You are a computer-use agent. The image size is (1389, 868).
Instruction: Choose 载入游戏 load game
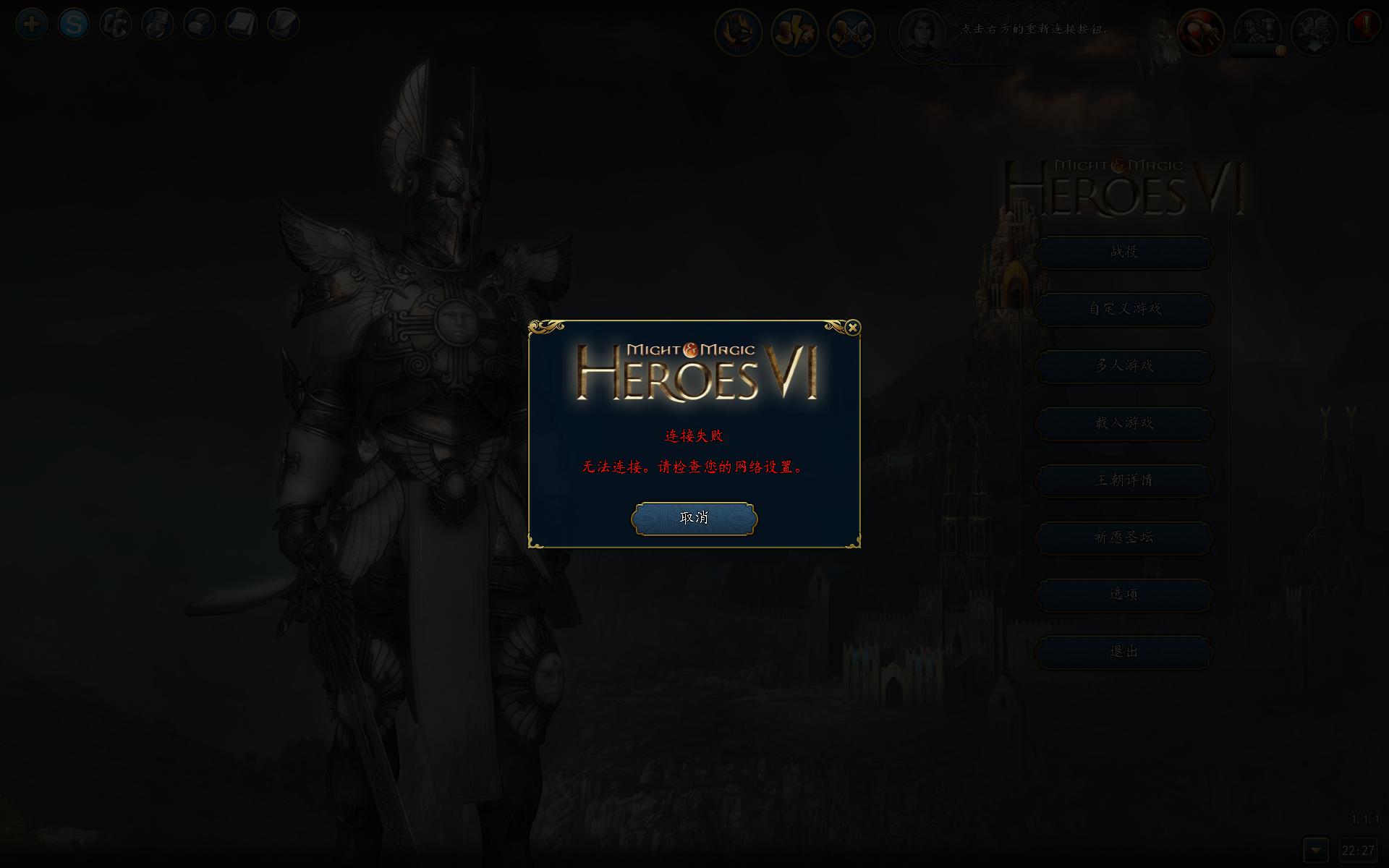pos(1124,424)
